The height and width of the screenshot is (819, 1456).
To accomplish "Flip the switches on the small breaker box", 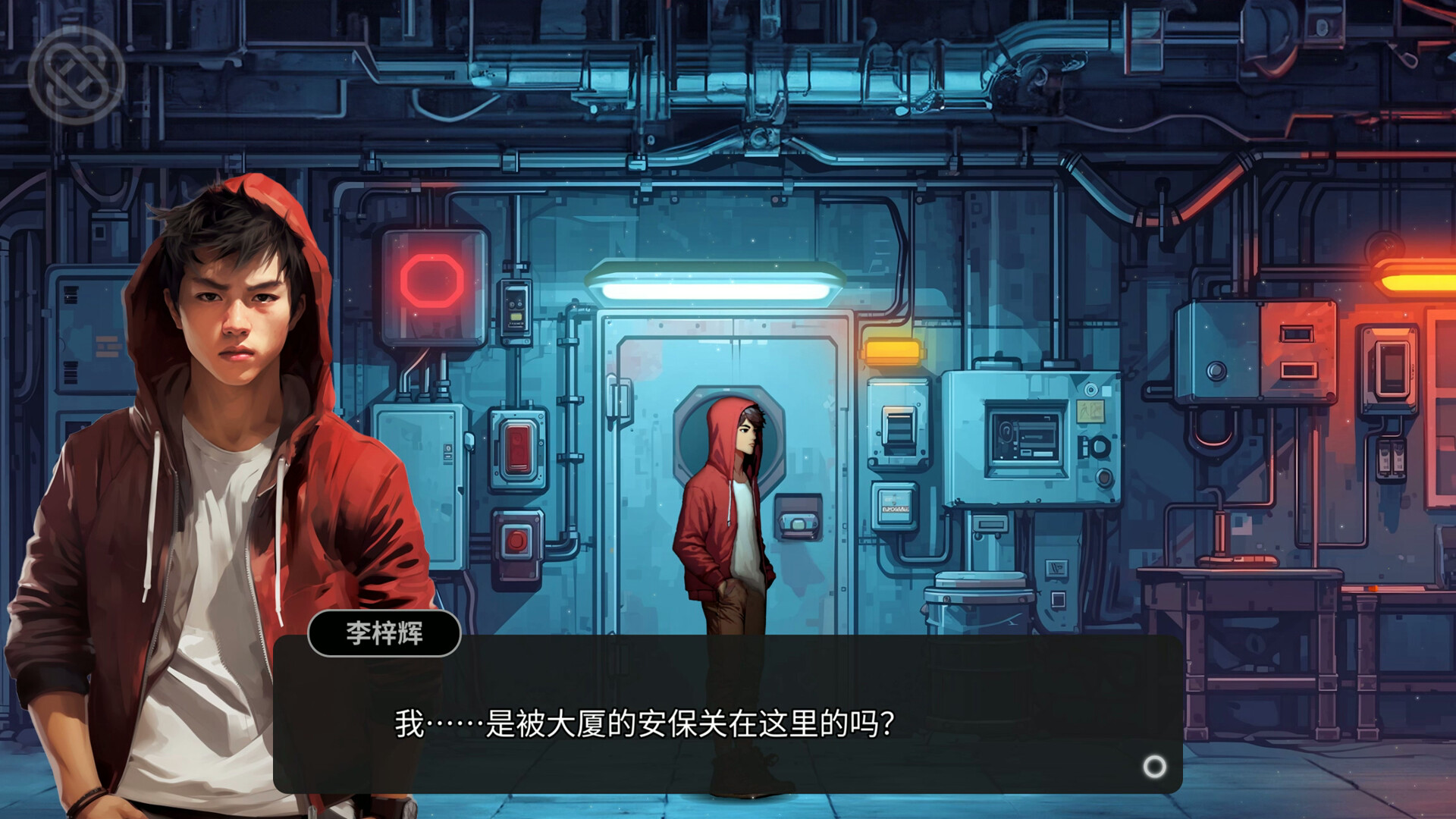I will (1392, 459).
